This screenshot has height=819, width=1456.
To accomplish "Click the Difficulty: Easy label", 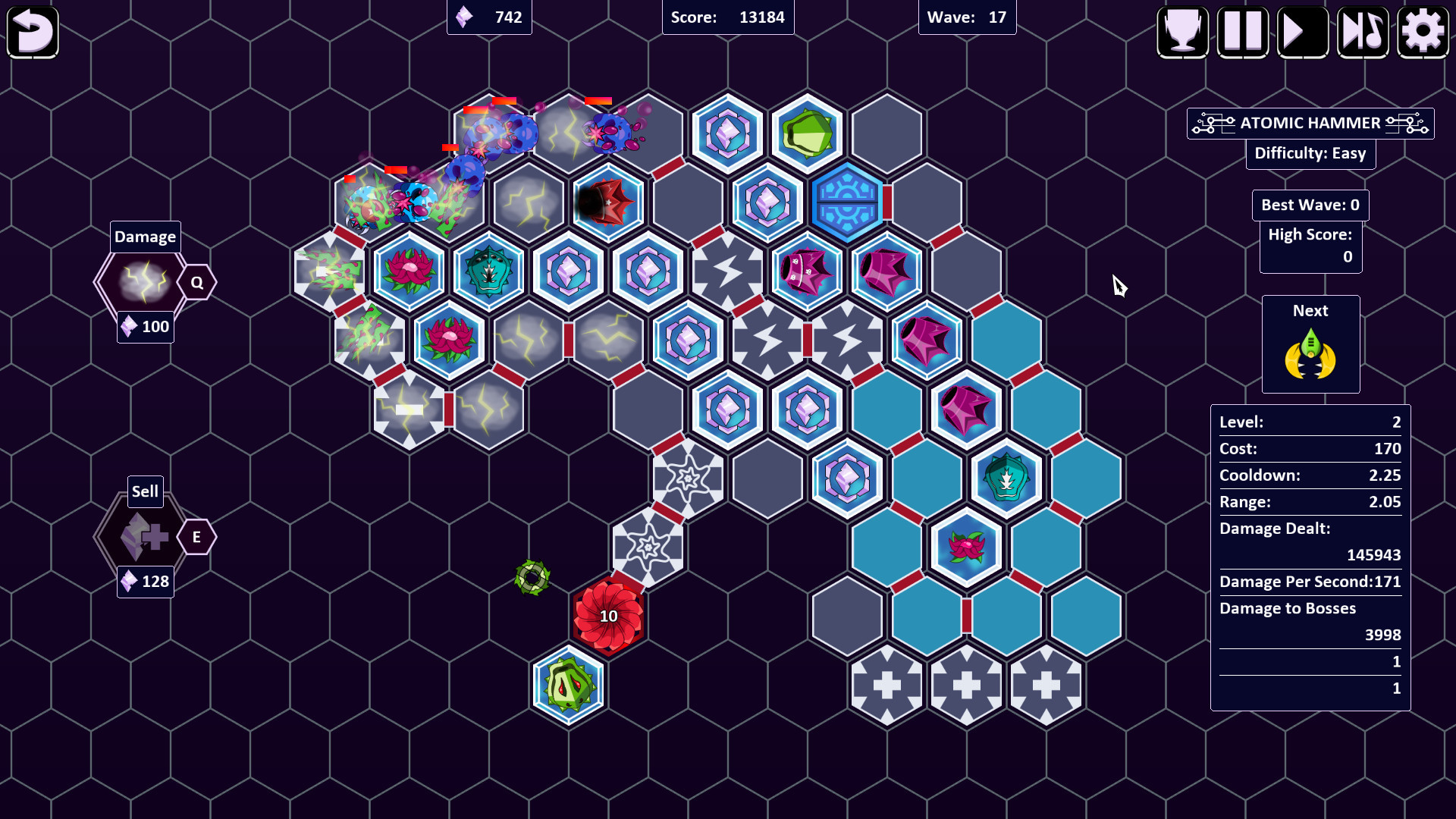I will [1310, 154].
